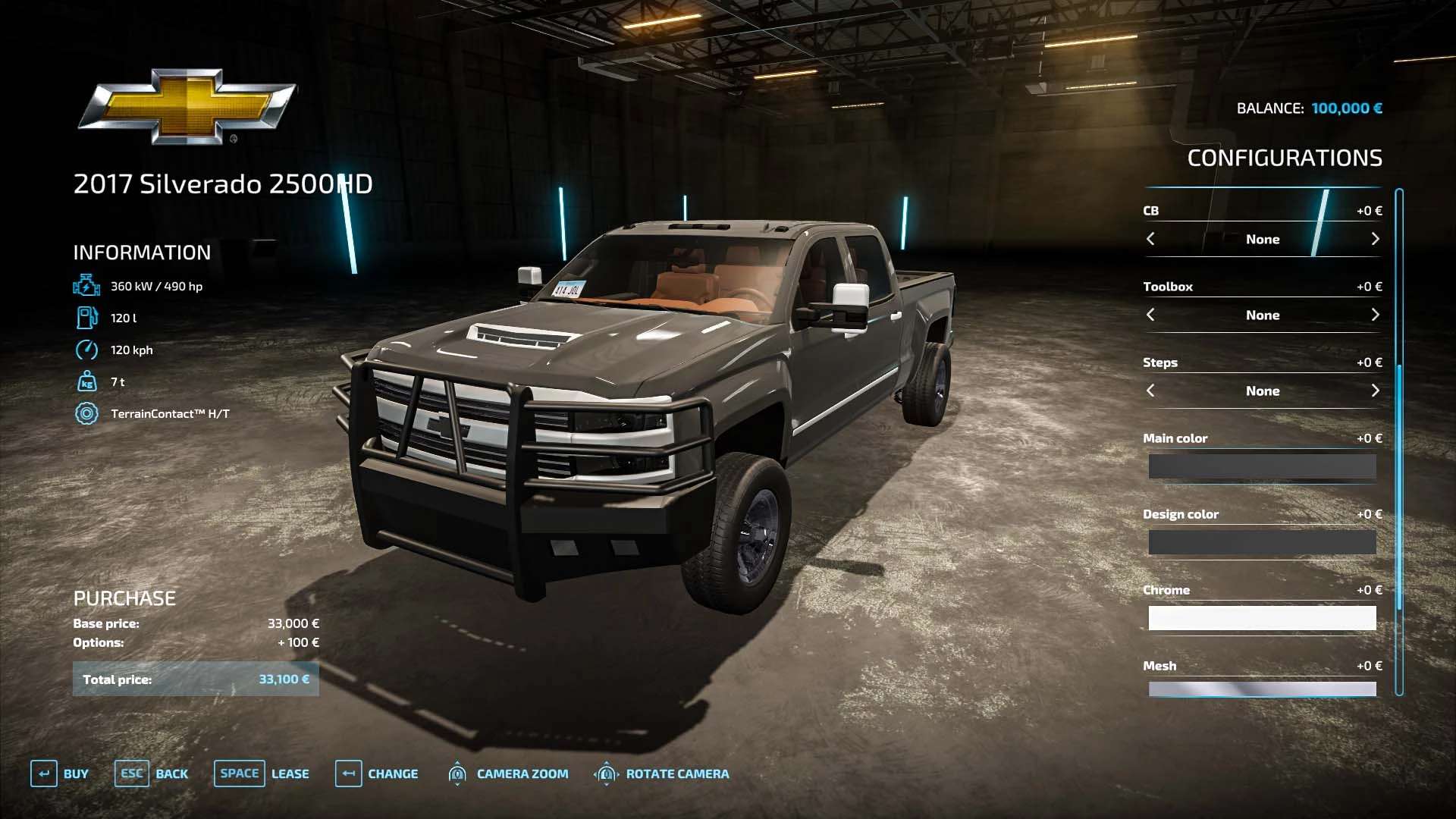Switch to next Steps option
Screen dimensions: 1456x819
(x=1375, y=391)
